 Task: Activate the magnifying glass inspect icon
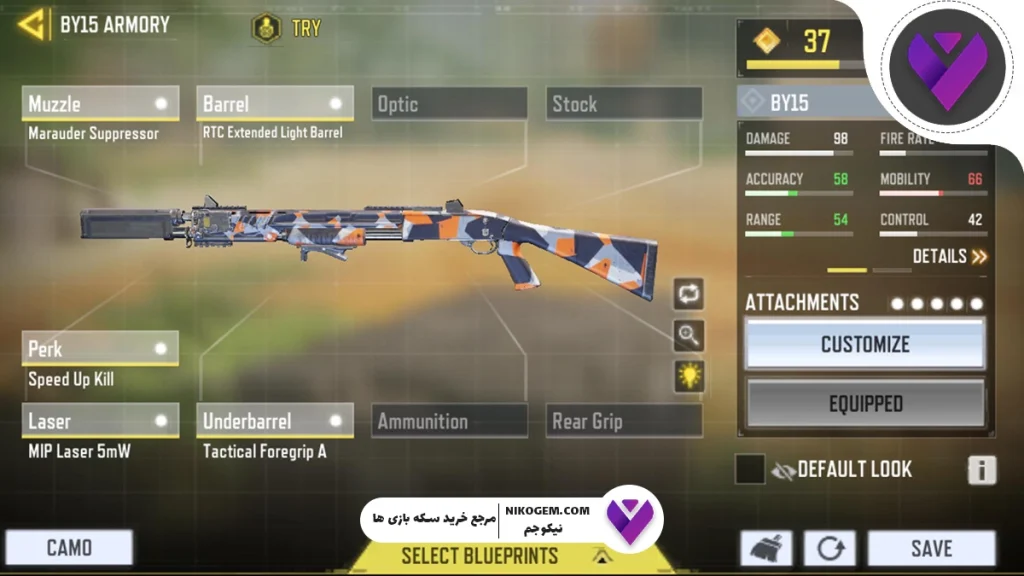(x=689, y=336)
